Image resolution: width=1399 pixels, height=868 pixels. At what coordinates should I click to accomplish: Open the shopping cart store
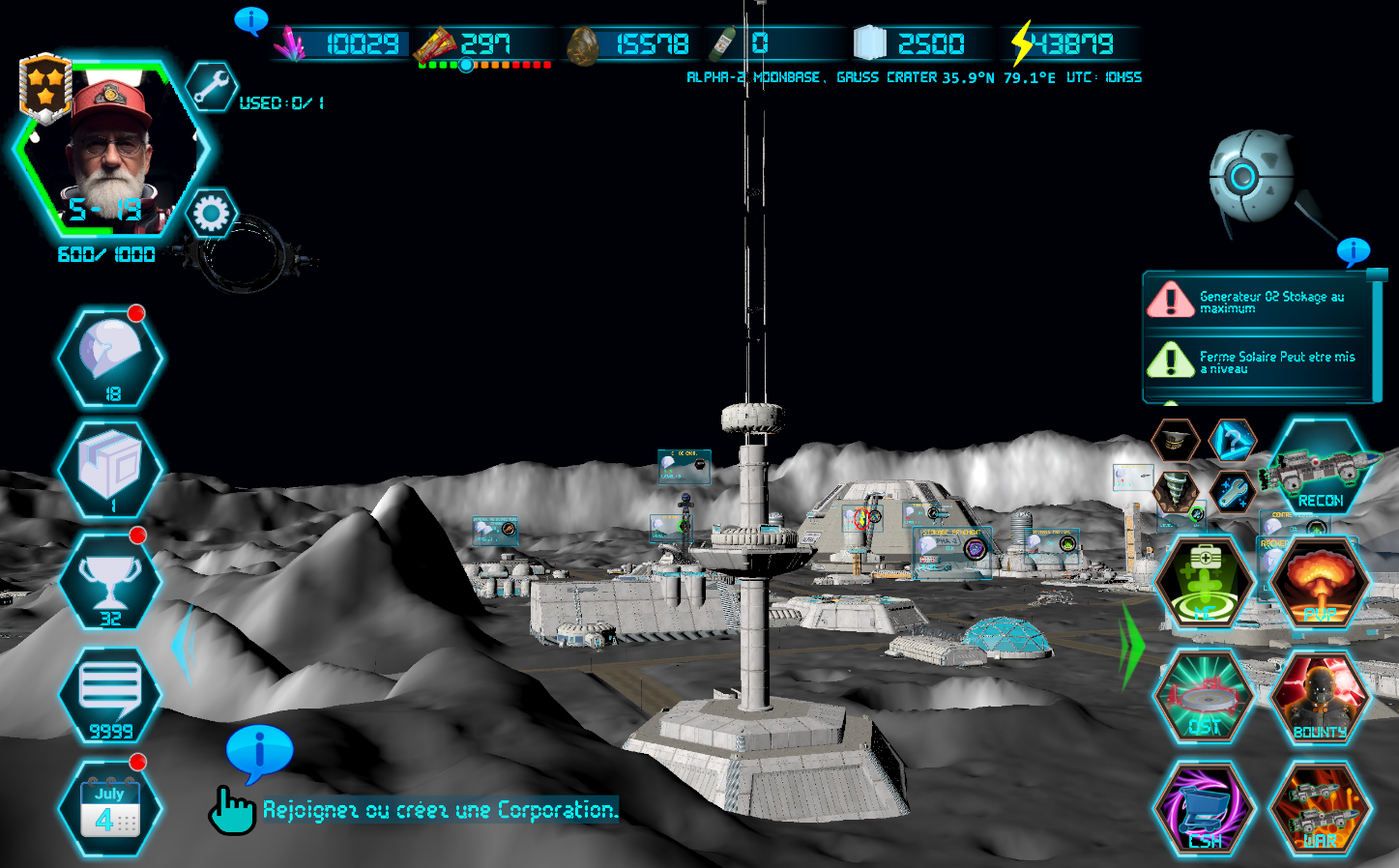point(1205,810)
